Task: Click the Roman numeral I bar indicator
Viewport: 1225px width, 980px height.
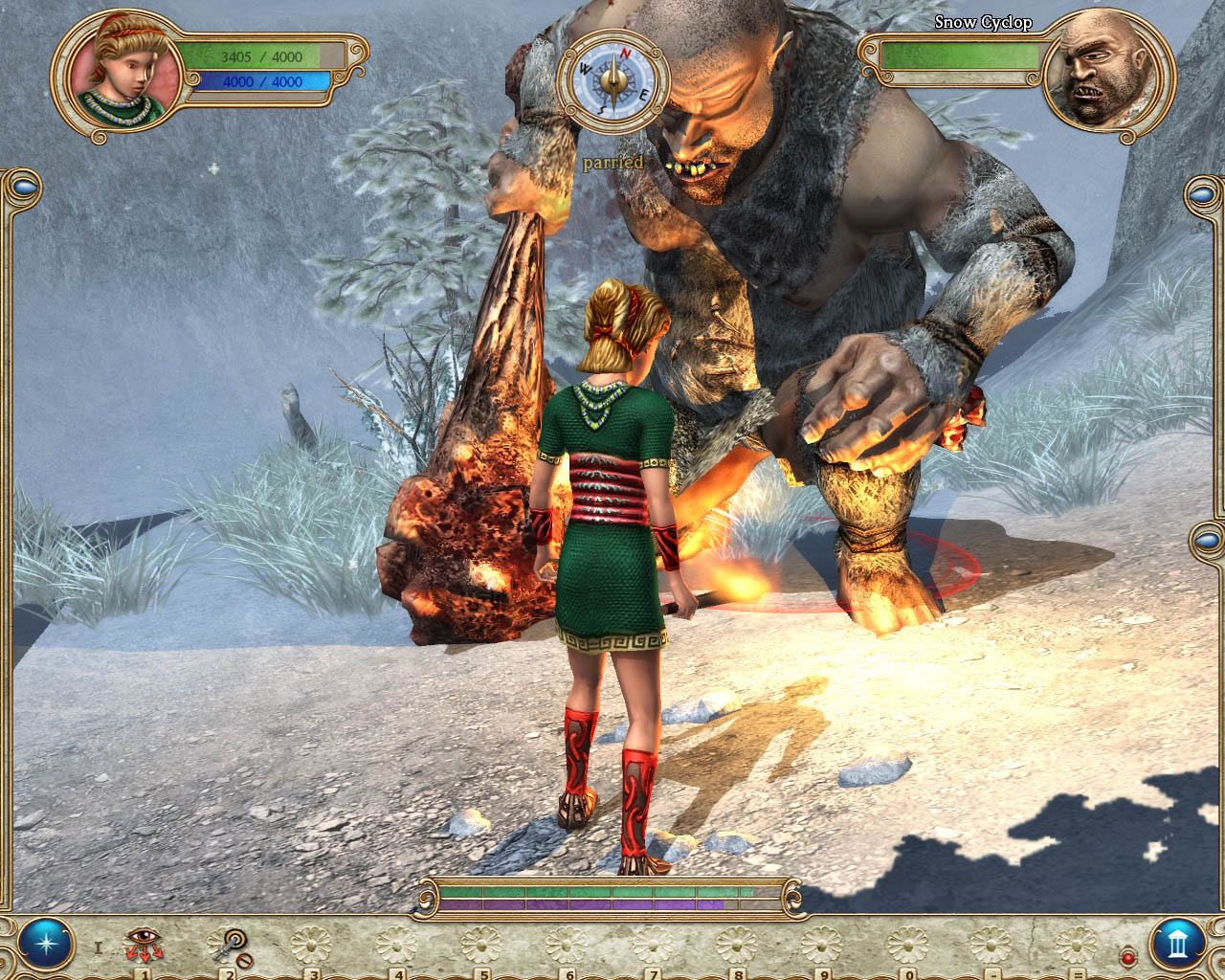Action: click(x=98, y=948)
